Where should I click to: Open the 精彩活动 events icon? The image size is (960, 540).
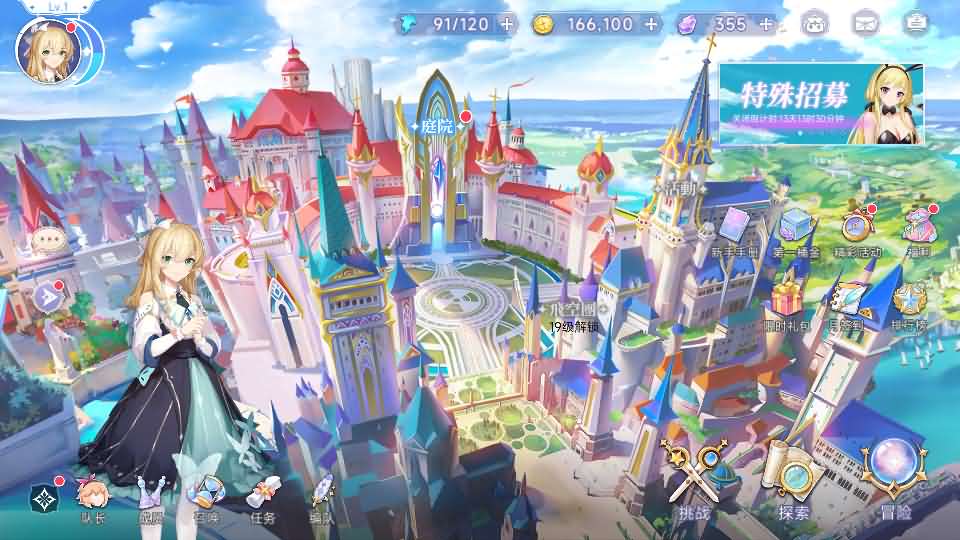856,232
